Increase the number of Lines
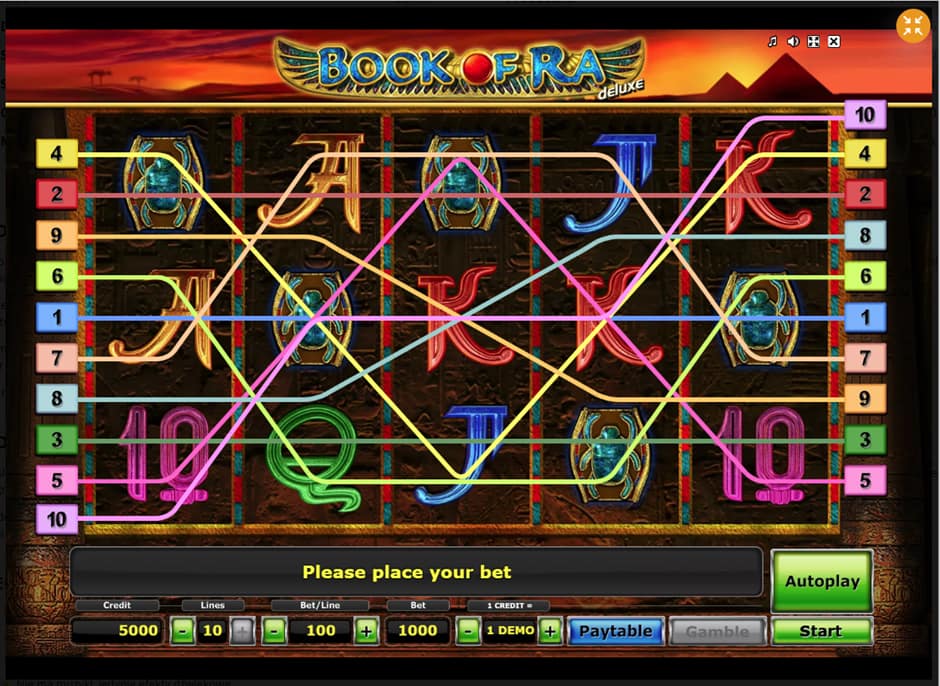 click(242, 631)
